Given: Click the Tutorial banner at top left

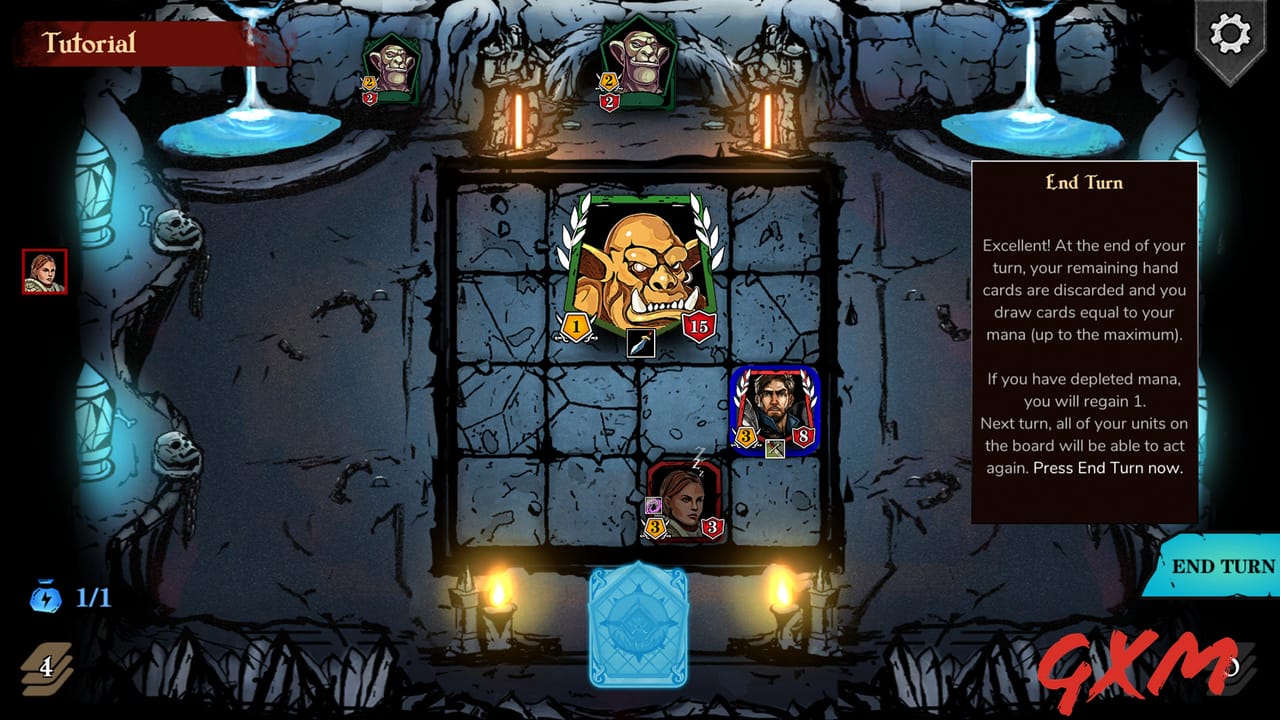Looking at the screenshot, I should click(88, 44).
